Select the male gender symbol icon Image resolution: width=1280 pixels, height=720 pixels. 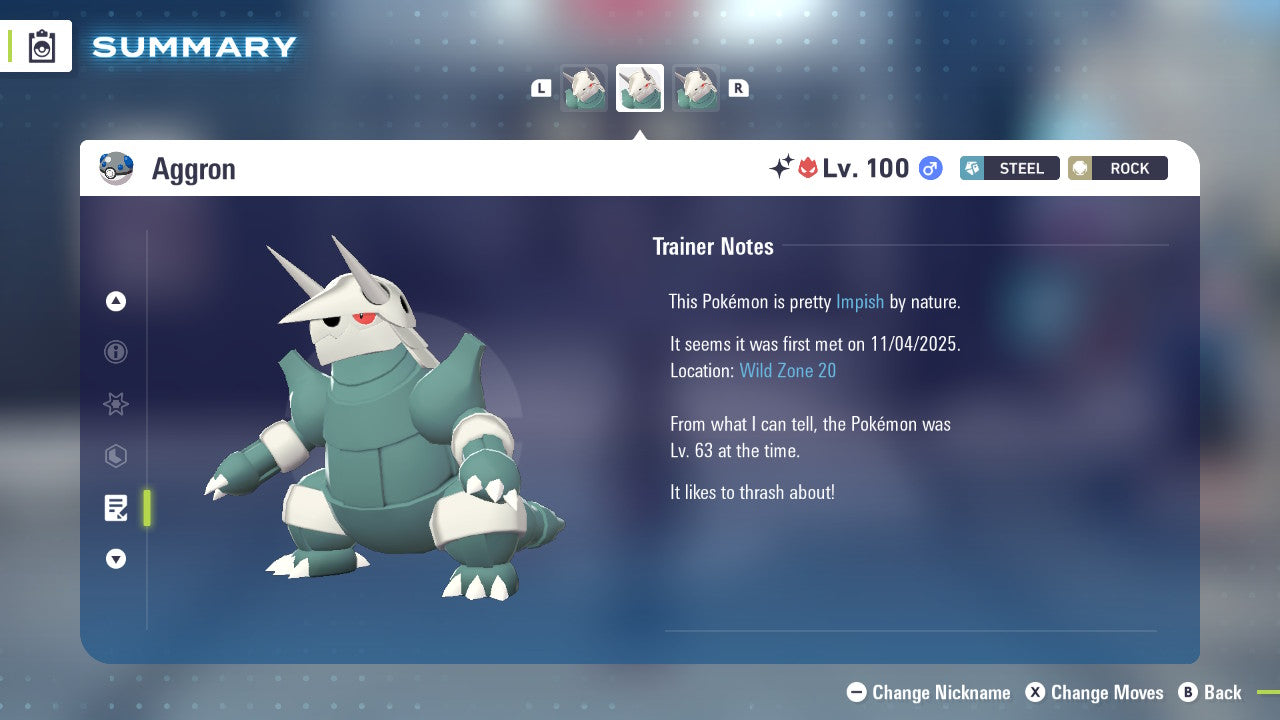930,168
